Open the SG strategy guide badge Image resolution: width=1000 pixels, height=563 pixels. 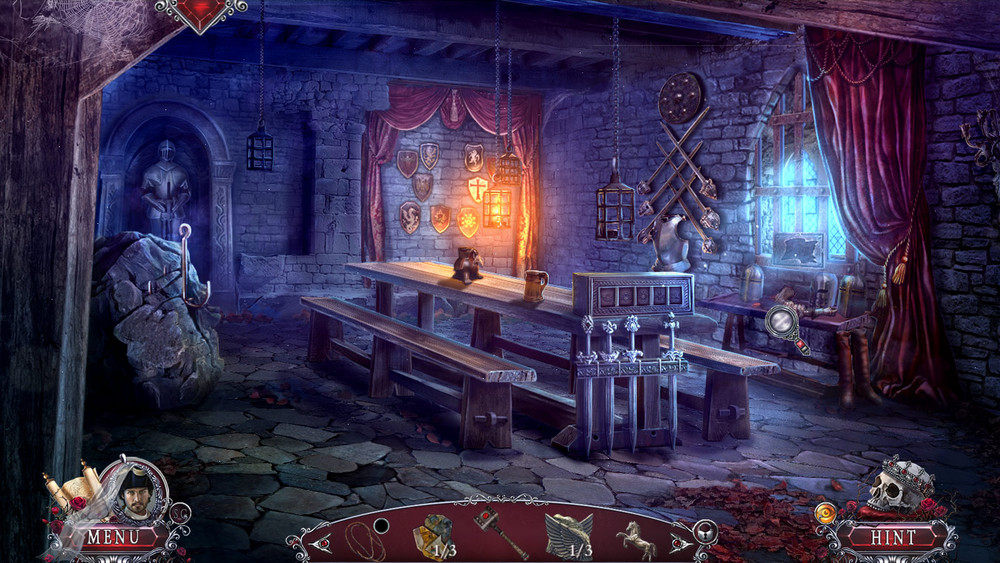[x=180, y=513]
